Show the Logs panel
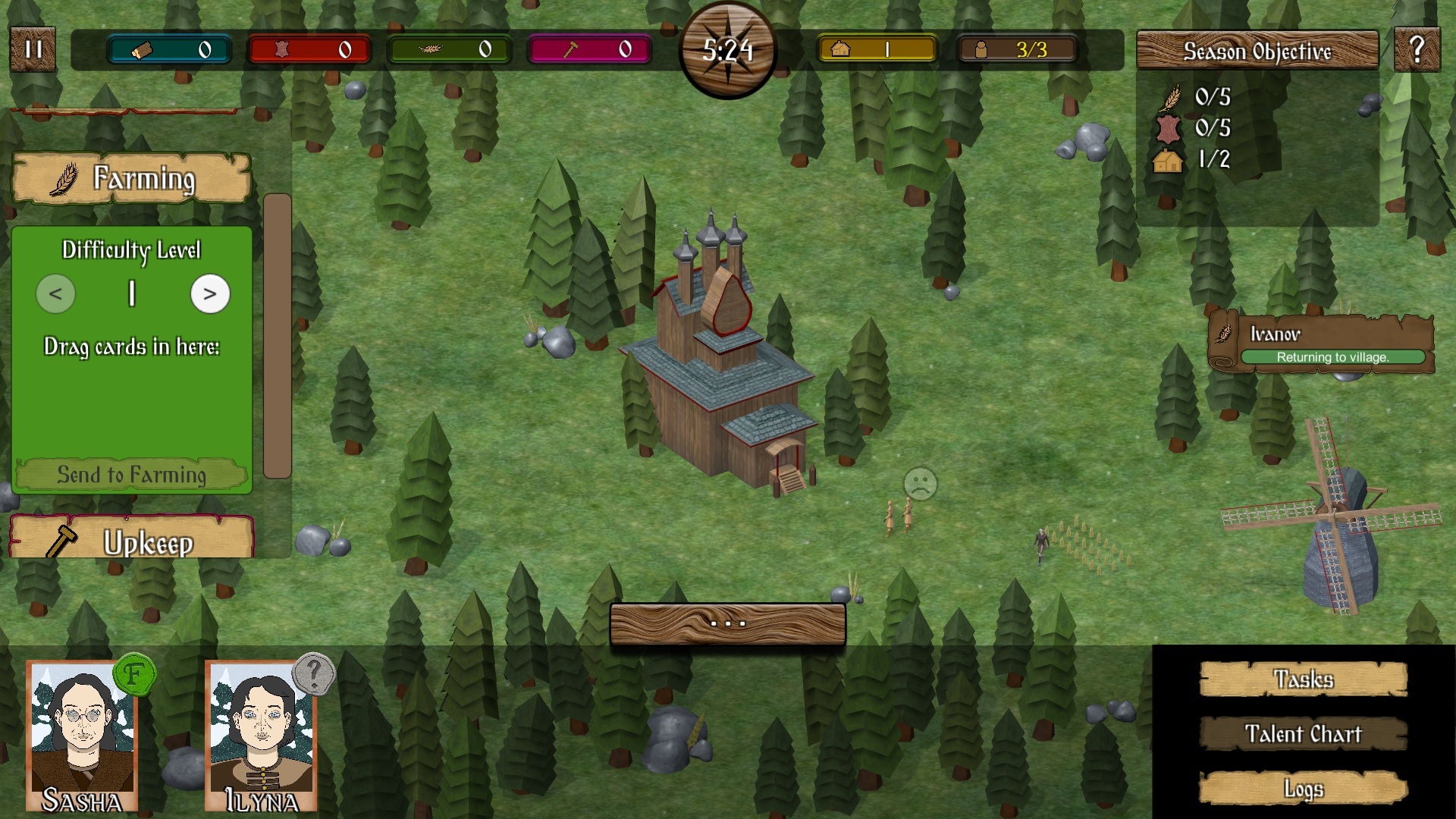 click(x=1303, y=789)
